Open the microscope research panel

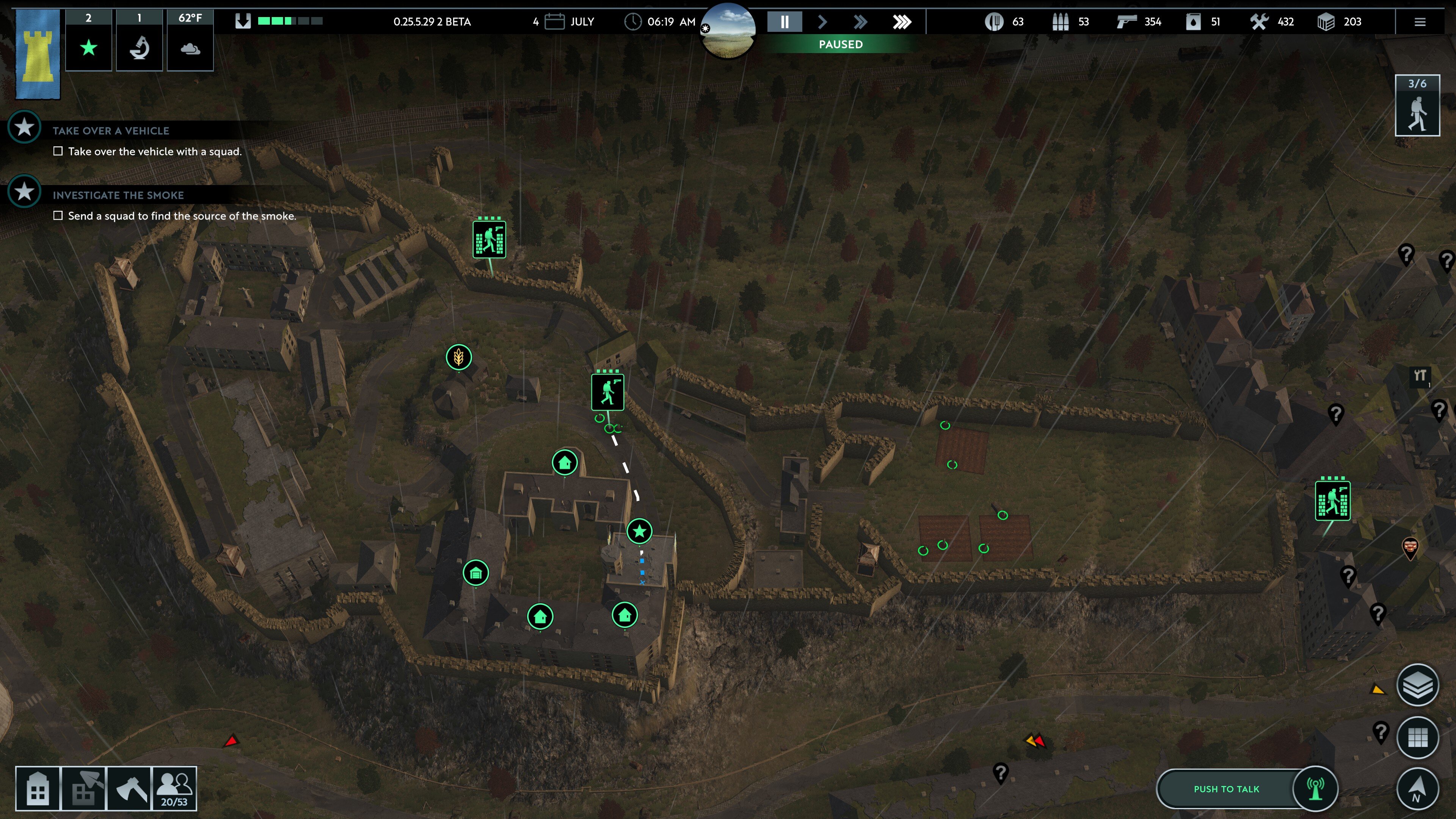click(139, 47)
